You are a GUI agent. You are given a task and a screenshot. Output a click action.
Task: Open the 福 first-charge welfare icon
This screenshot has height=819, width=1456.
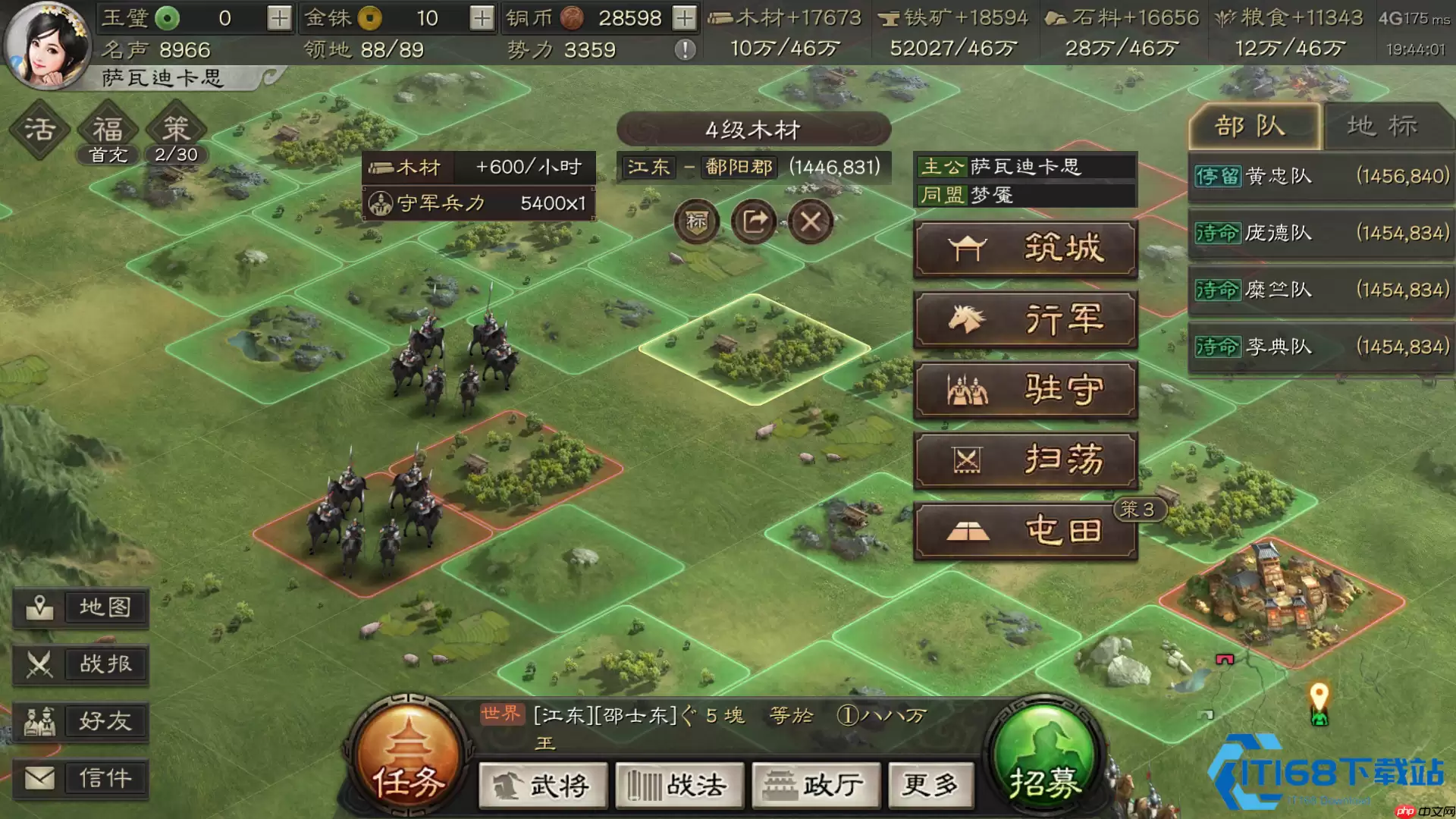(x=106, y=129)
